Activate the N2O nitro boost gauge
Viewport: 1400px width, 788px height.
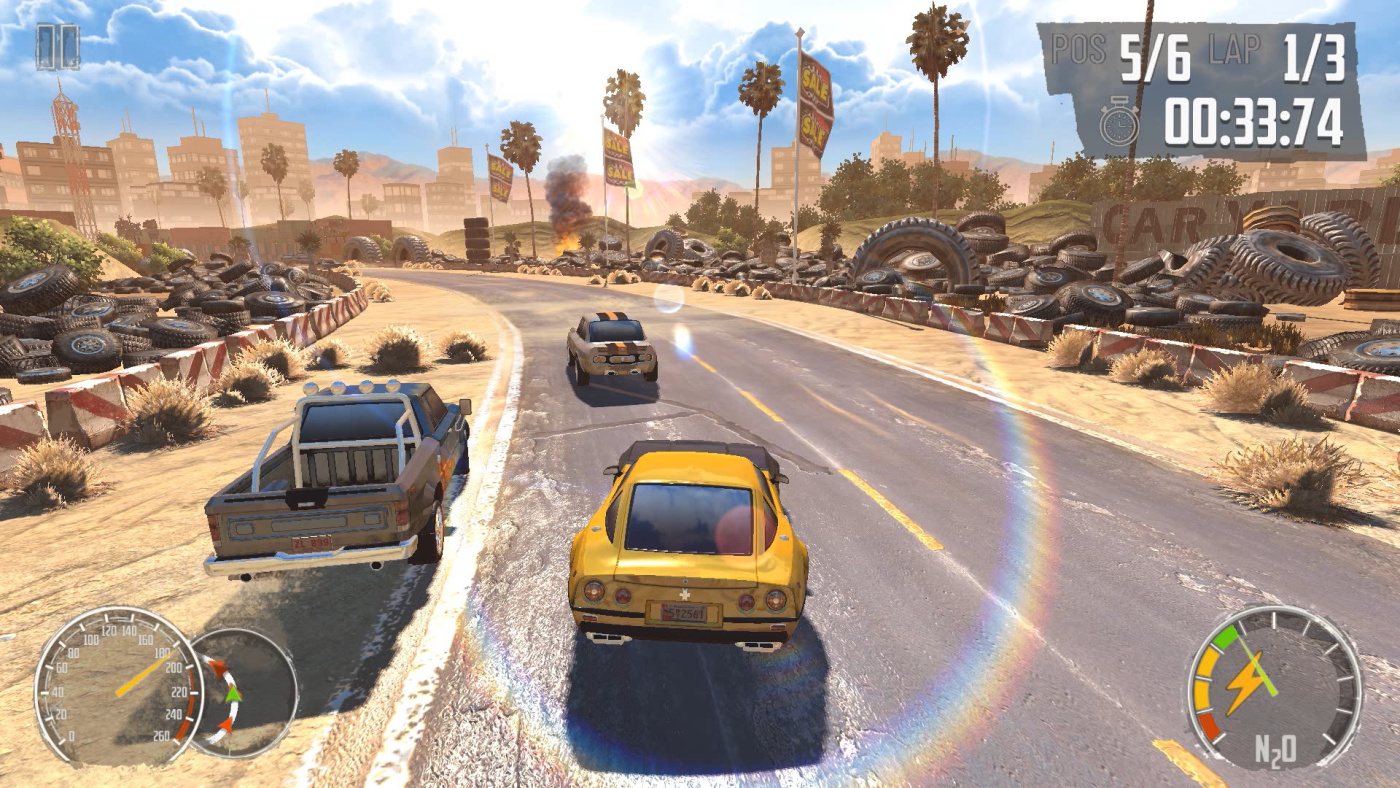(1273, 688)
